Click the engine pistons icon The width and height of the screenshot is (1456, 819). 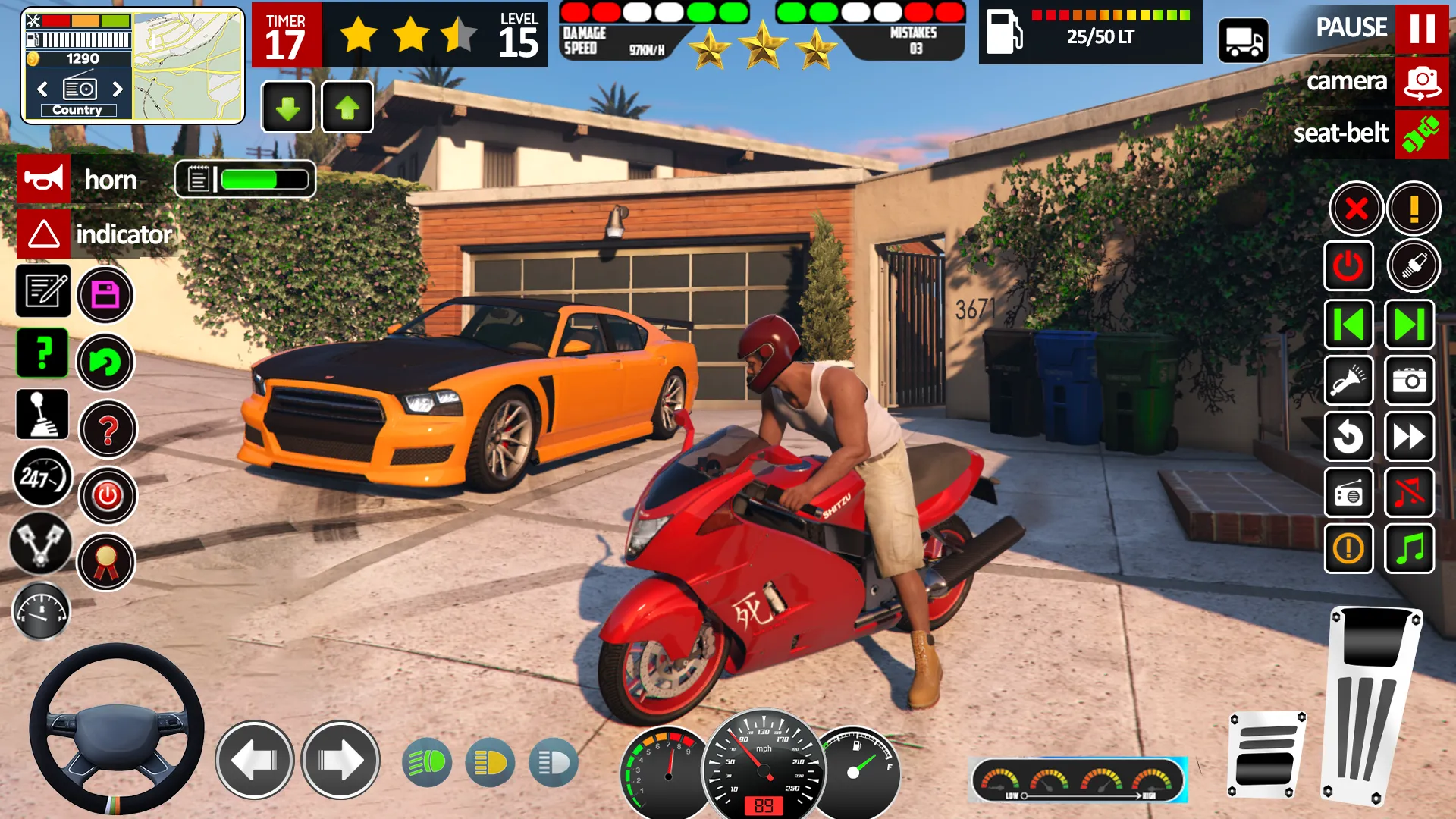tap(42, 544)
